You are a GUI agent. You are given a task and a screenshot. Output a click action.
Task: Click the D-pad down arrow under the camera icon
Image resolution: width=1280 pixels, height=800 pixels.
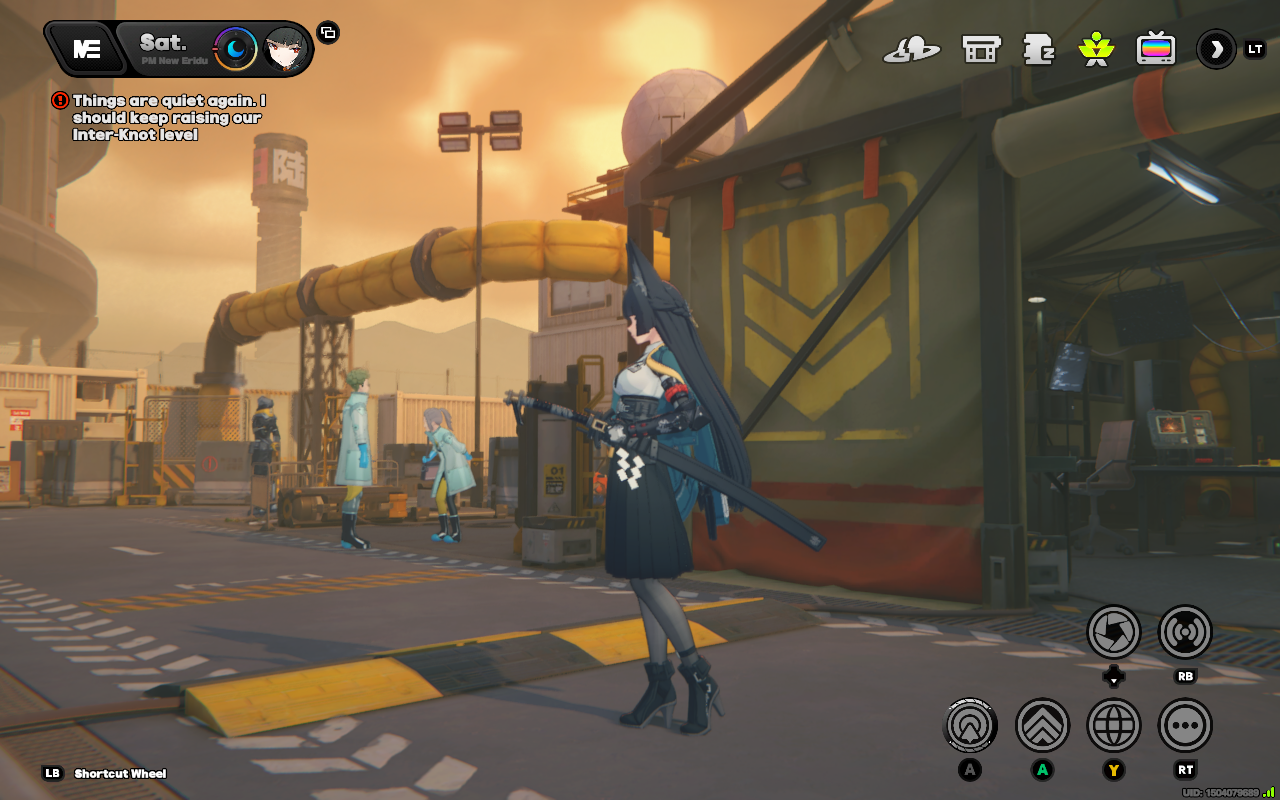point(1114,676)
